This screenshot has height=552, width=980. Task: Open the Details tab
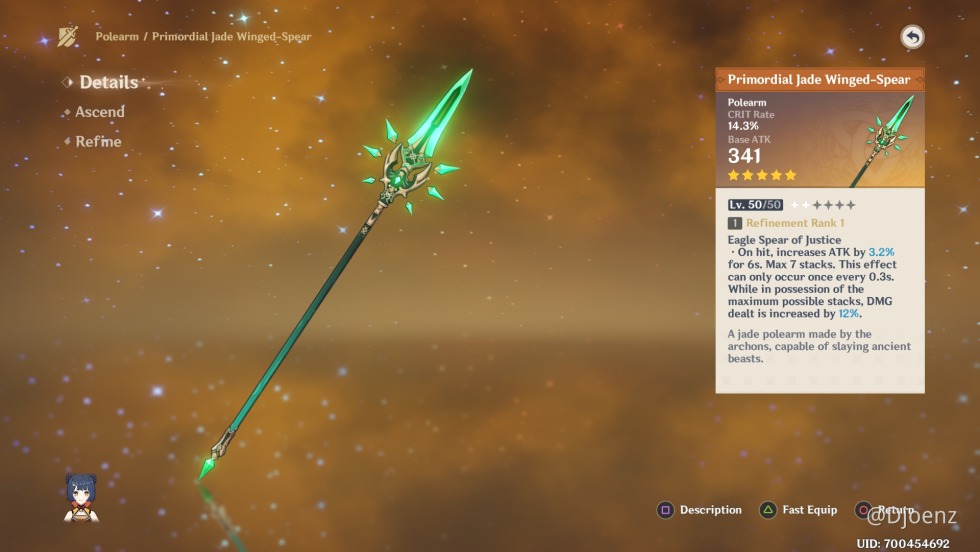(108, 83)
